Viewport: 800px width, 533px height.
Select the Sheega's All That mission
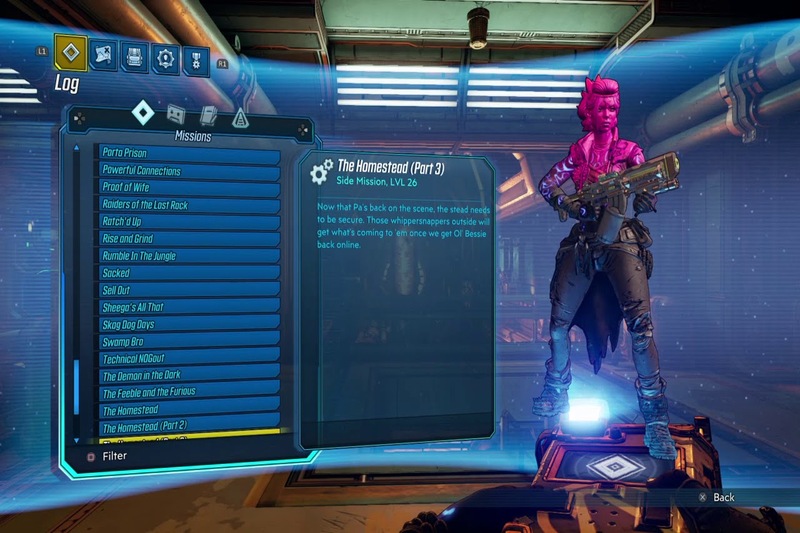188,307
